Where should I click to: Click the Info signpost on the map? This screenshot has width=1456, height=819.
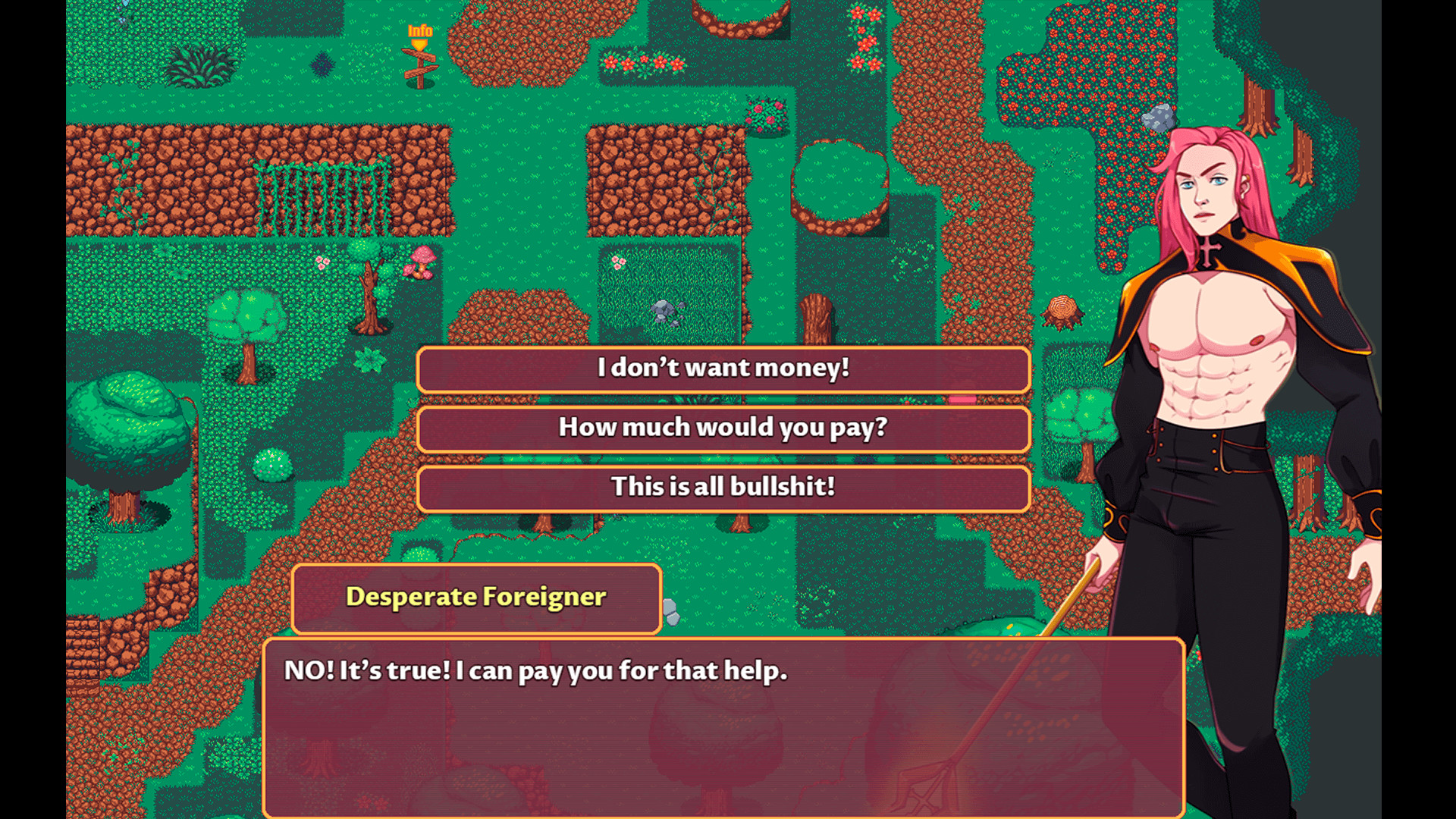click(421, 64)
